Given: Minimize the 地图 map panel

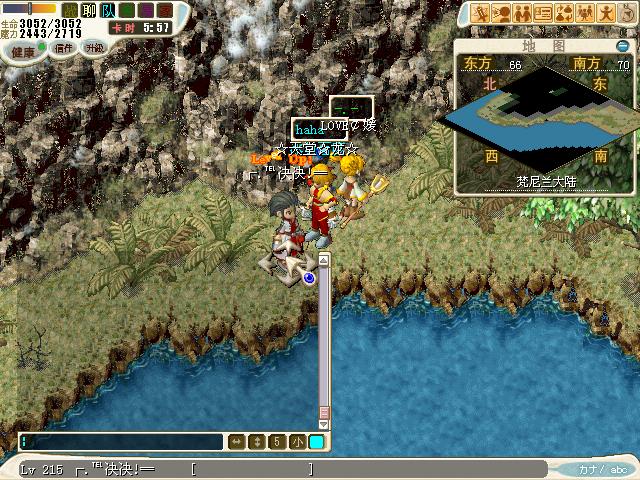Looking at the screenshot, I should [x=622, y=46].
